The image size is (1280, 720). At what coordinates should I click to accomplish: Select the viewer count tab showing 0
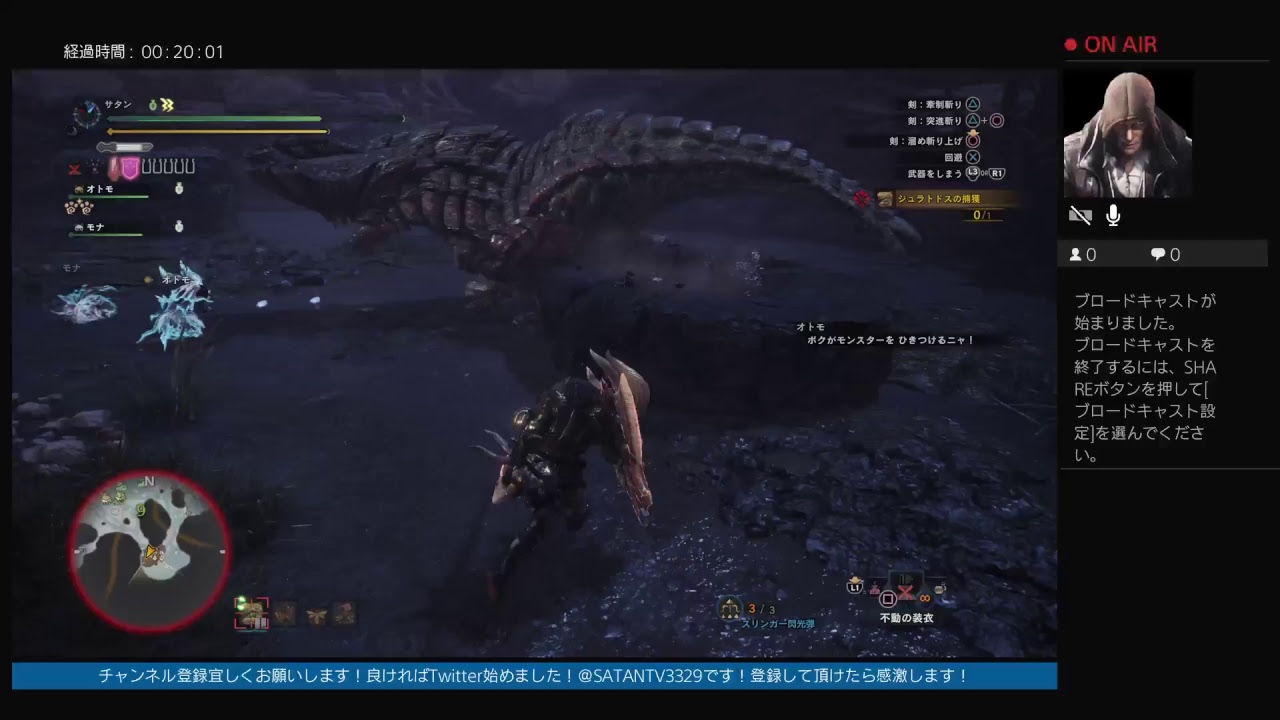tap(1084, 254)
